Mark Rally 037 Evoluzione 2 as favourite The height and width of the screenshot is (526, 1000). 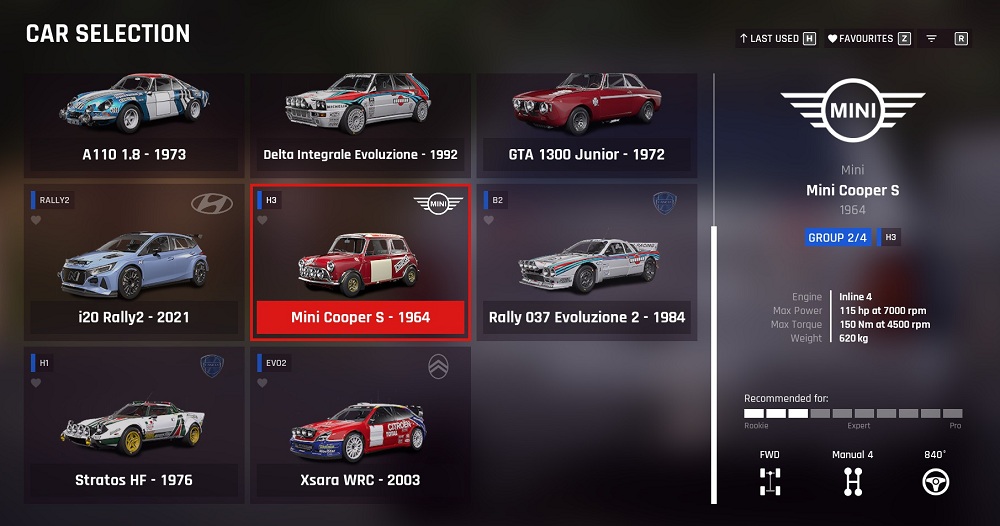point(489,220)
